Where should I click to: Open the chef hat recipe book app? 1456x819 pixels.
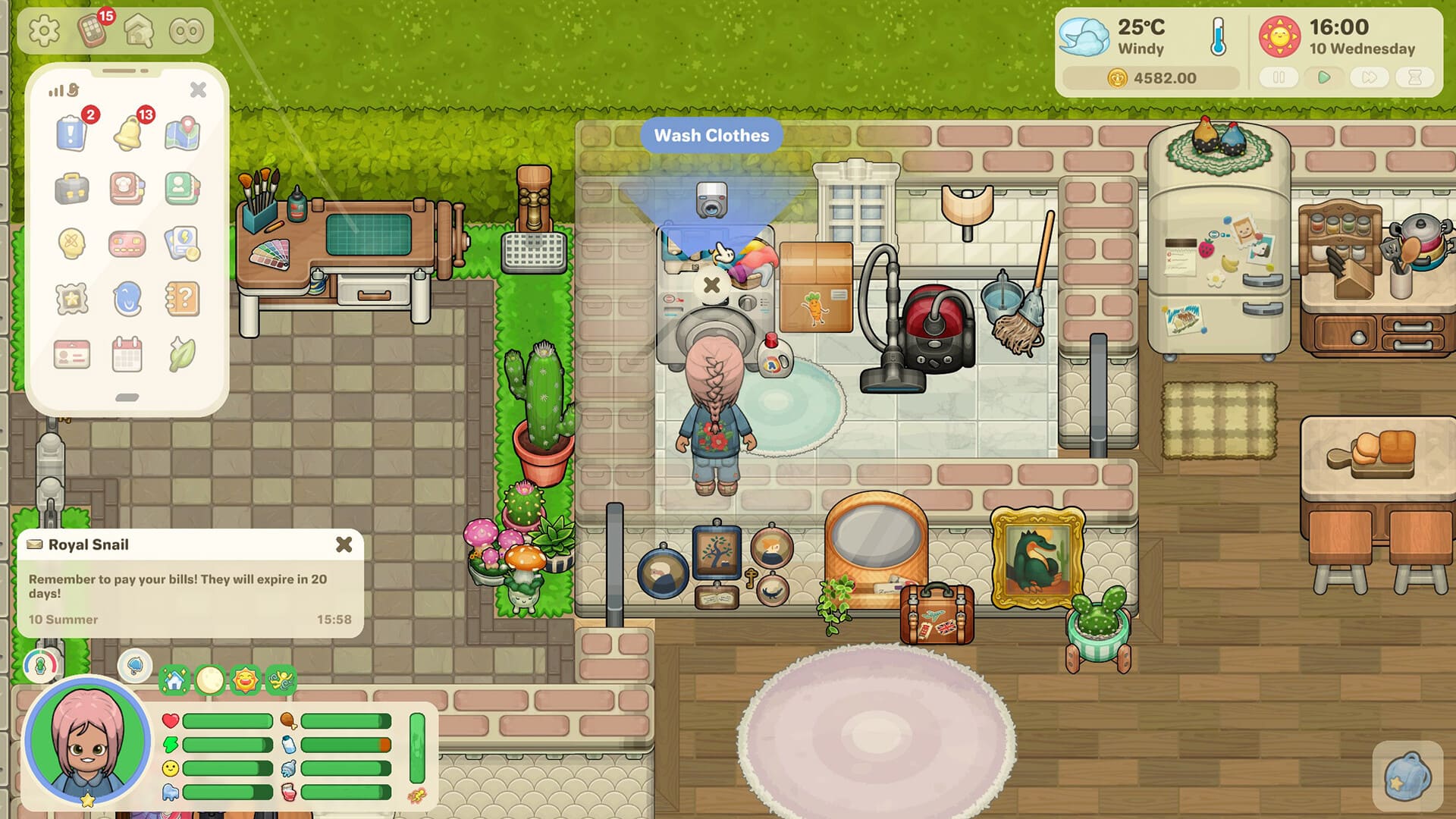[x=127, y=189]
